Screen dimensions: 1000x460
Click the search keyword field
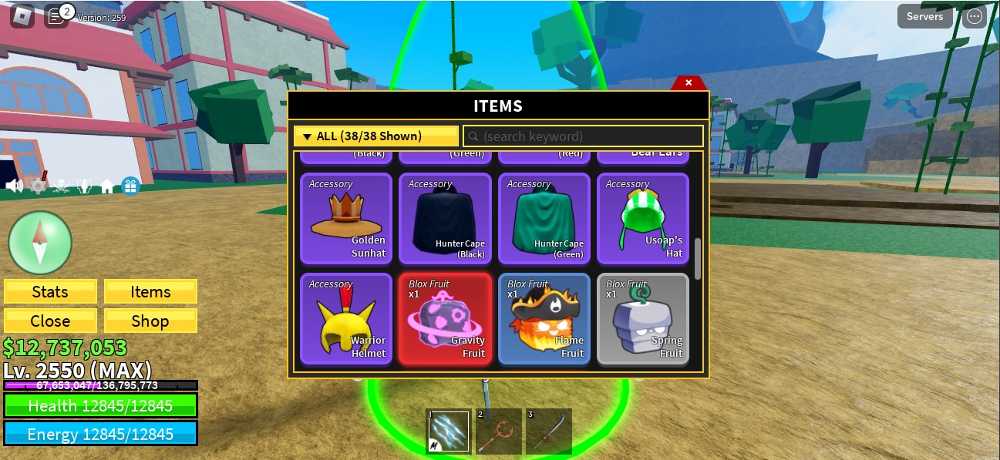(583, 136)
